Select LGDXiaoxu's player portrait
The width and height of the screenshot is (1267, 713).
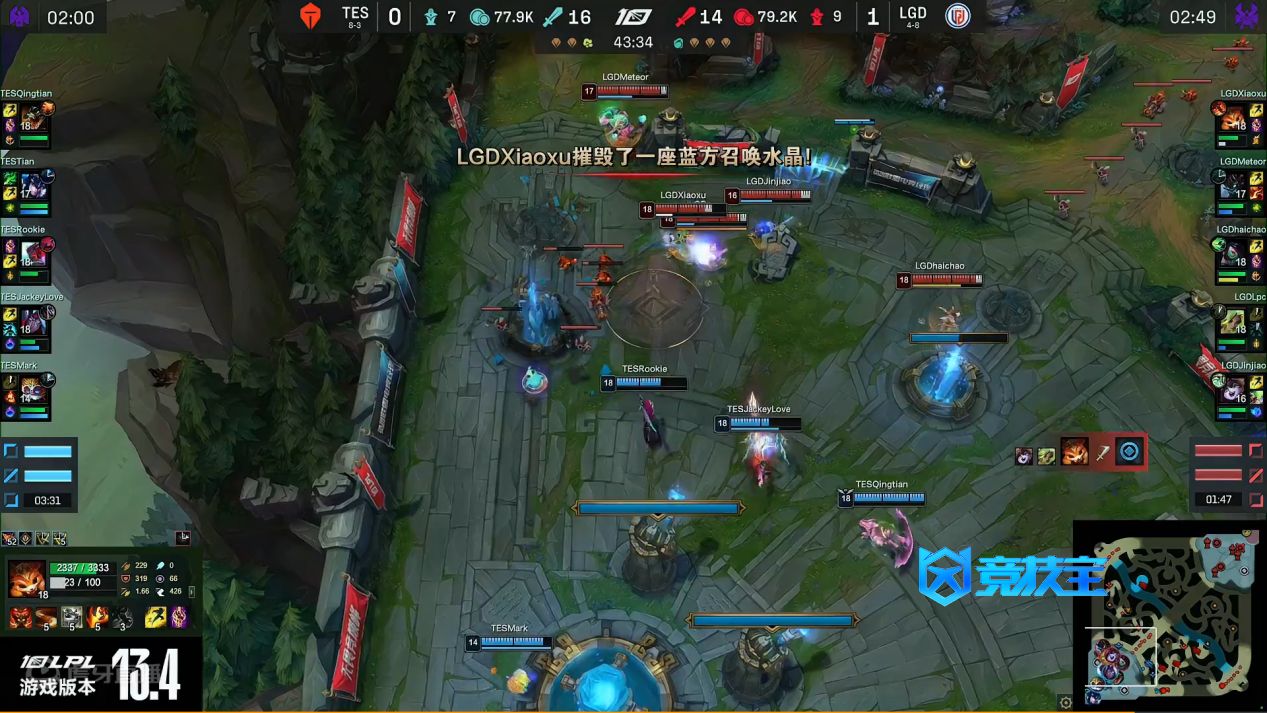tap(1232, 118)
